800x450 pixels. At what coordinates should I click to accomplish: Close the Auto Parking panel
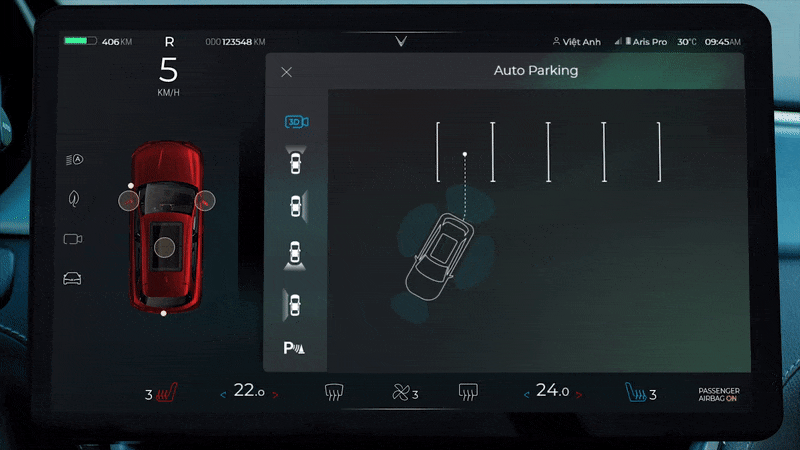coord(287,72)
